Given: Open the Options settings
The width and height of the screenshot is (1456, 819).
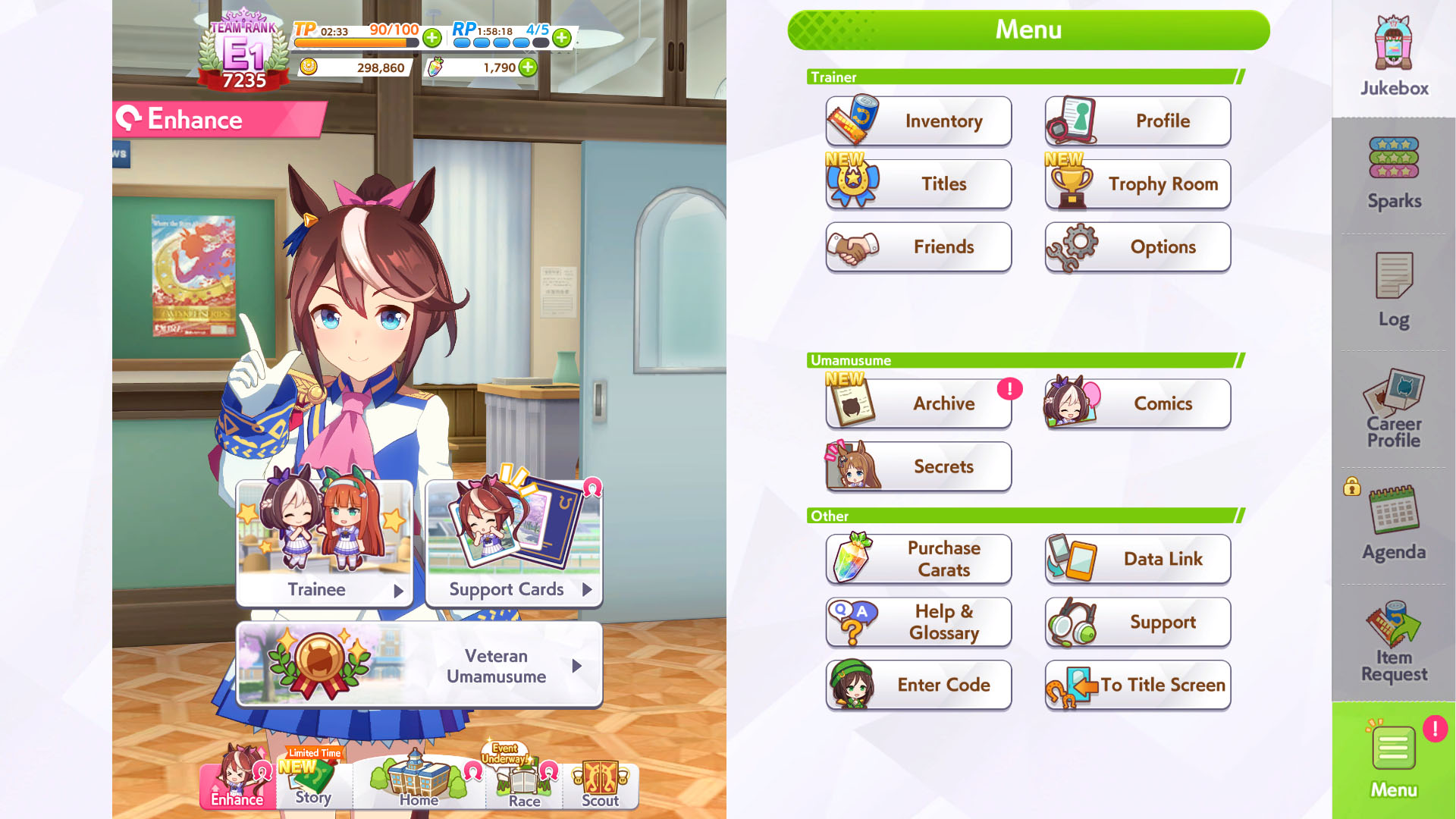Looking at the screenshot, I should coord(1137,247).
